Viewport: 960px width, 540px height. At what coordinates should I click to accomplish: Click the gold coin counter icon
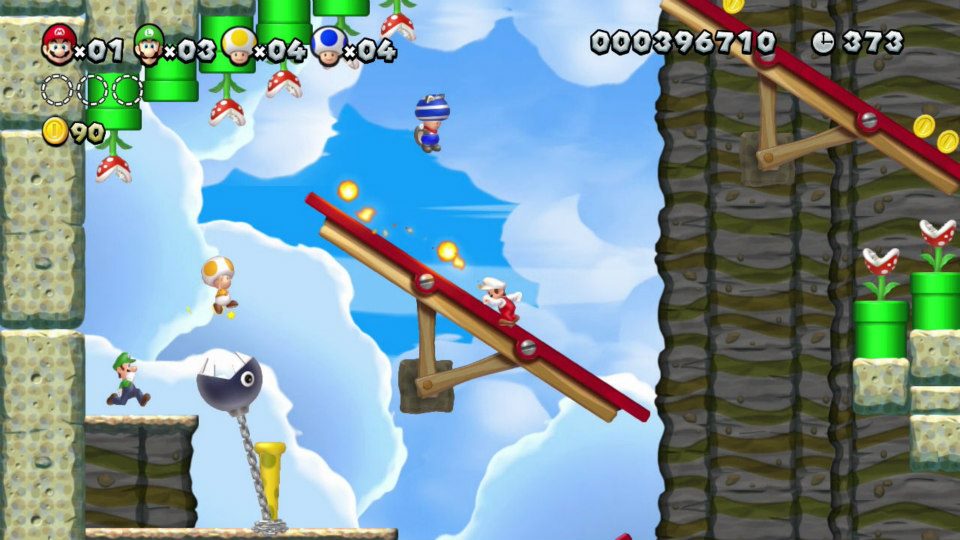[x=55, y=130]
